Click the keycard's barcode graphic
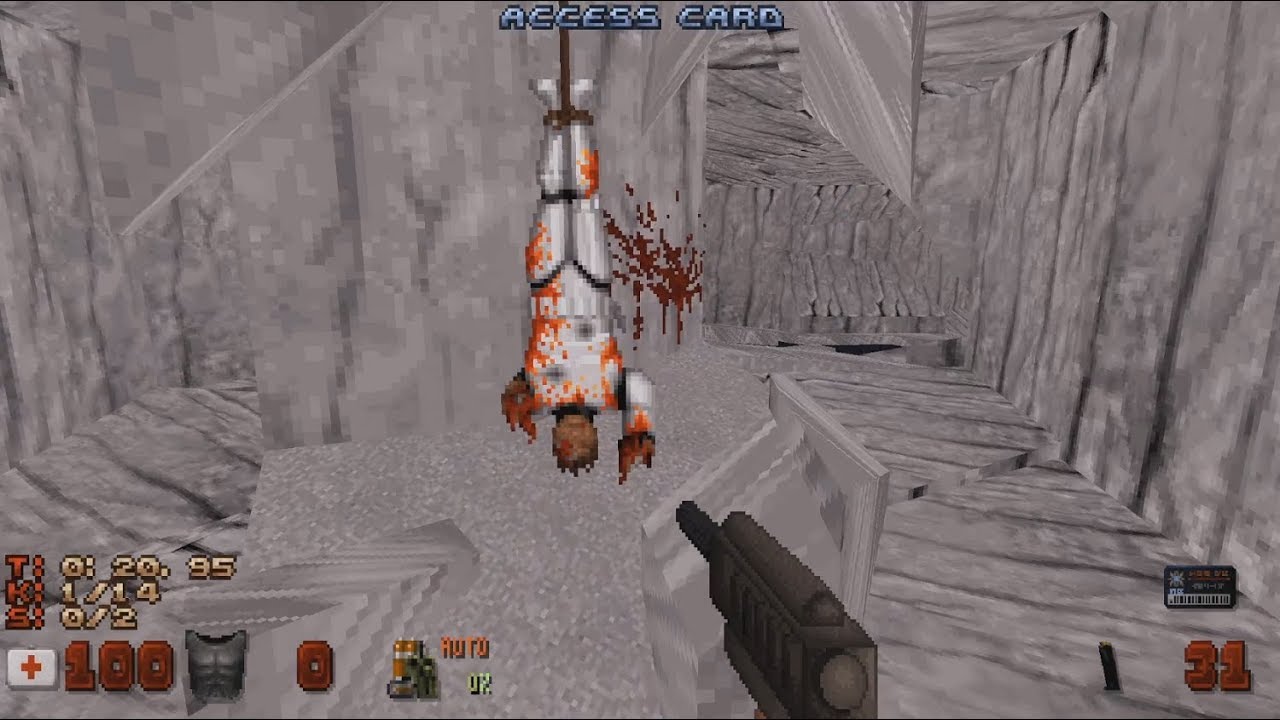 click(1199, 599)
